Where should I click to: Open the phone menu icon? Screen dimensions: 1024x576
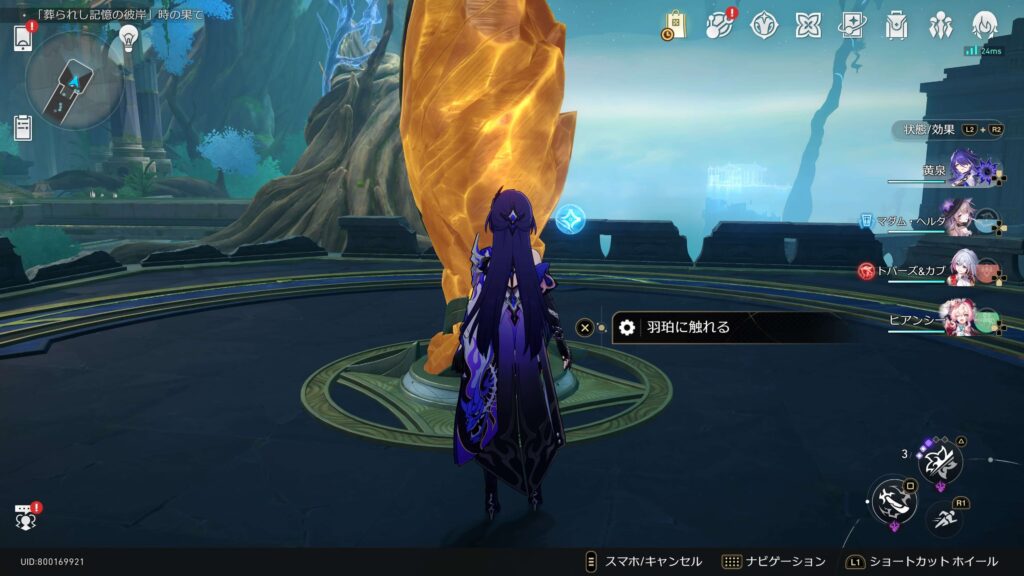tap(23, 38)
